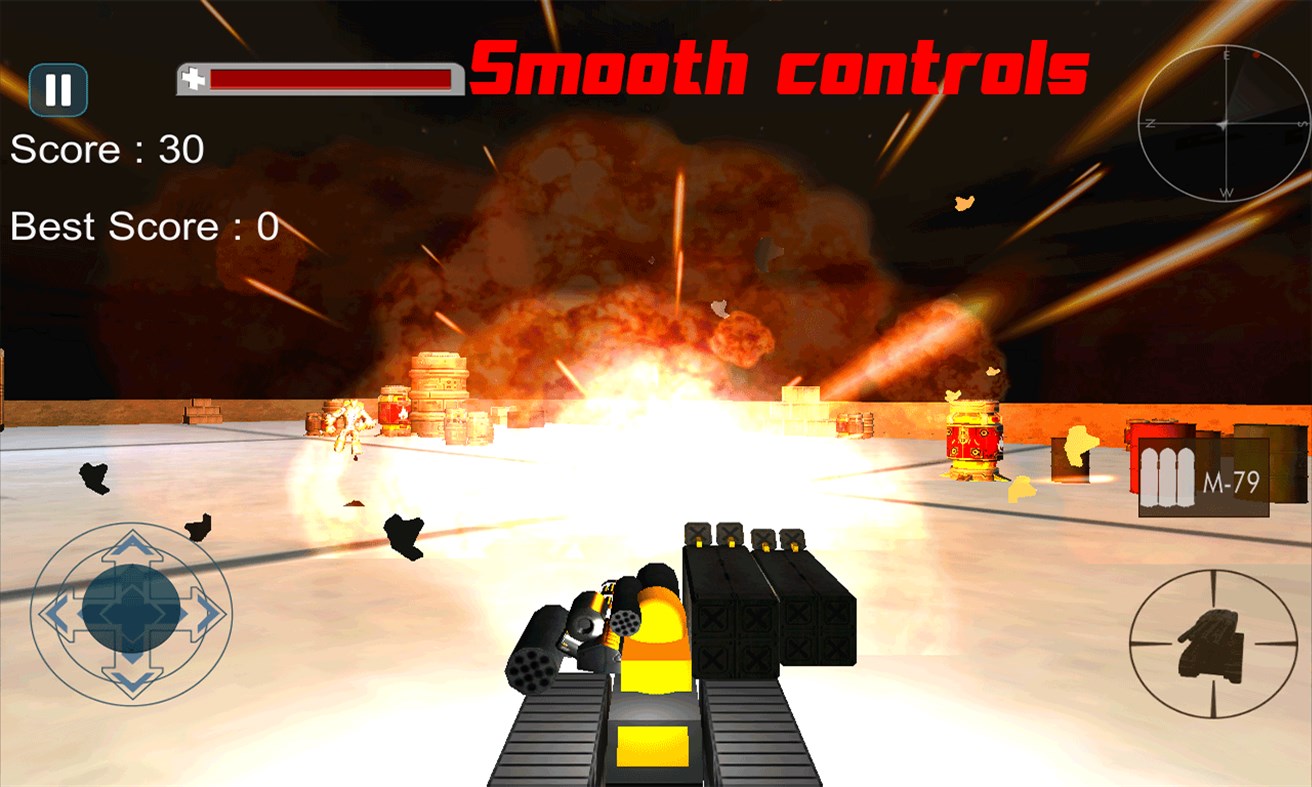Tap the Score : 30 label

tap(103, 150)
